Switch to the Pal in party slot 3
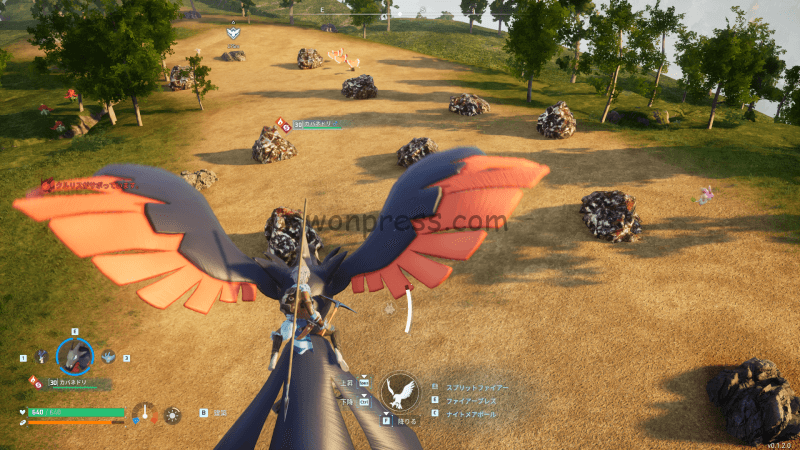Screen dimensions: 800x450 point(108,356)
